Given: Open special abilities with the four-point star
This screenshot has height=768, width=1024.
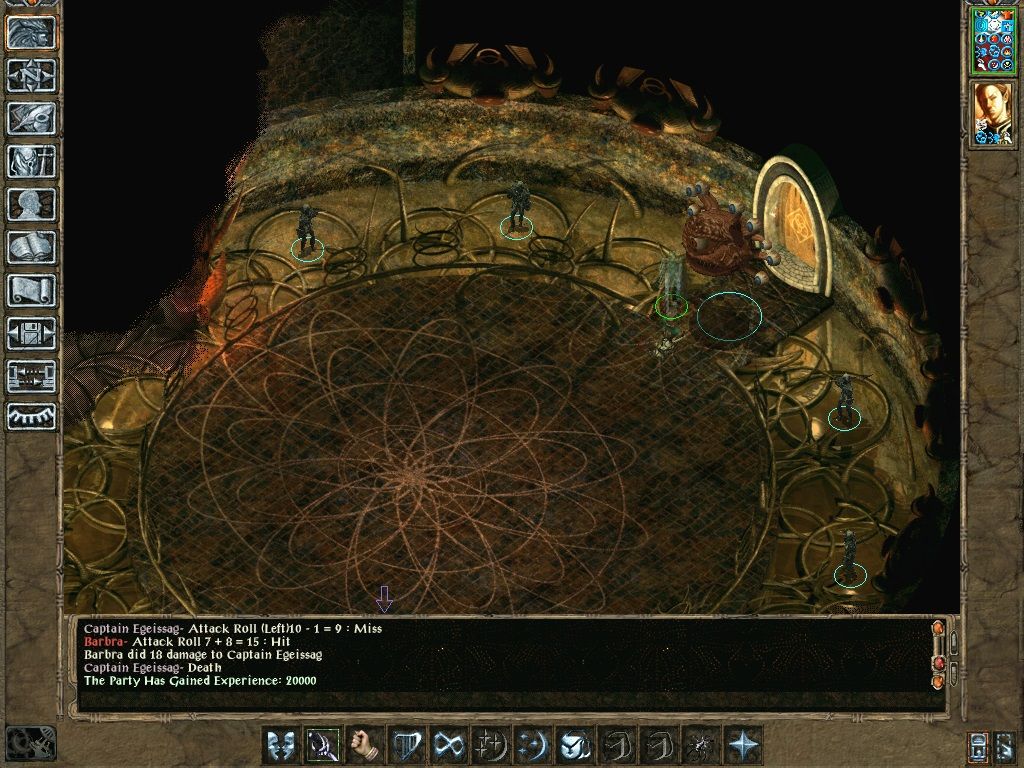Looking at the screenshot, I should pyautogui.click(x=743, y=745).
